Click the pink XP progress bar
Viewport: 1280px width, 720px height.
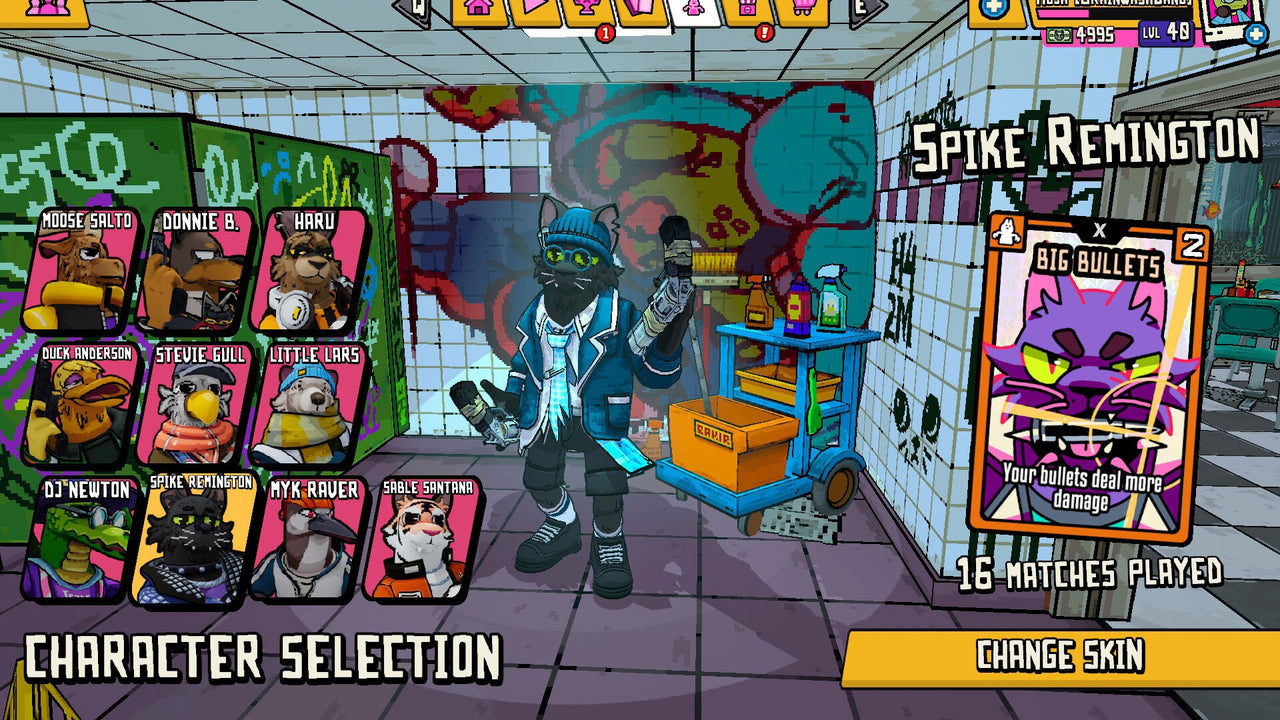1063,15
